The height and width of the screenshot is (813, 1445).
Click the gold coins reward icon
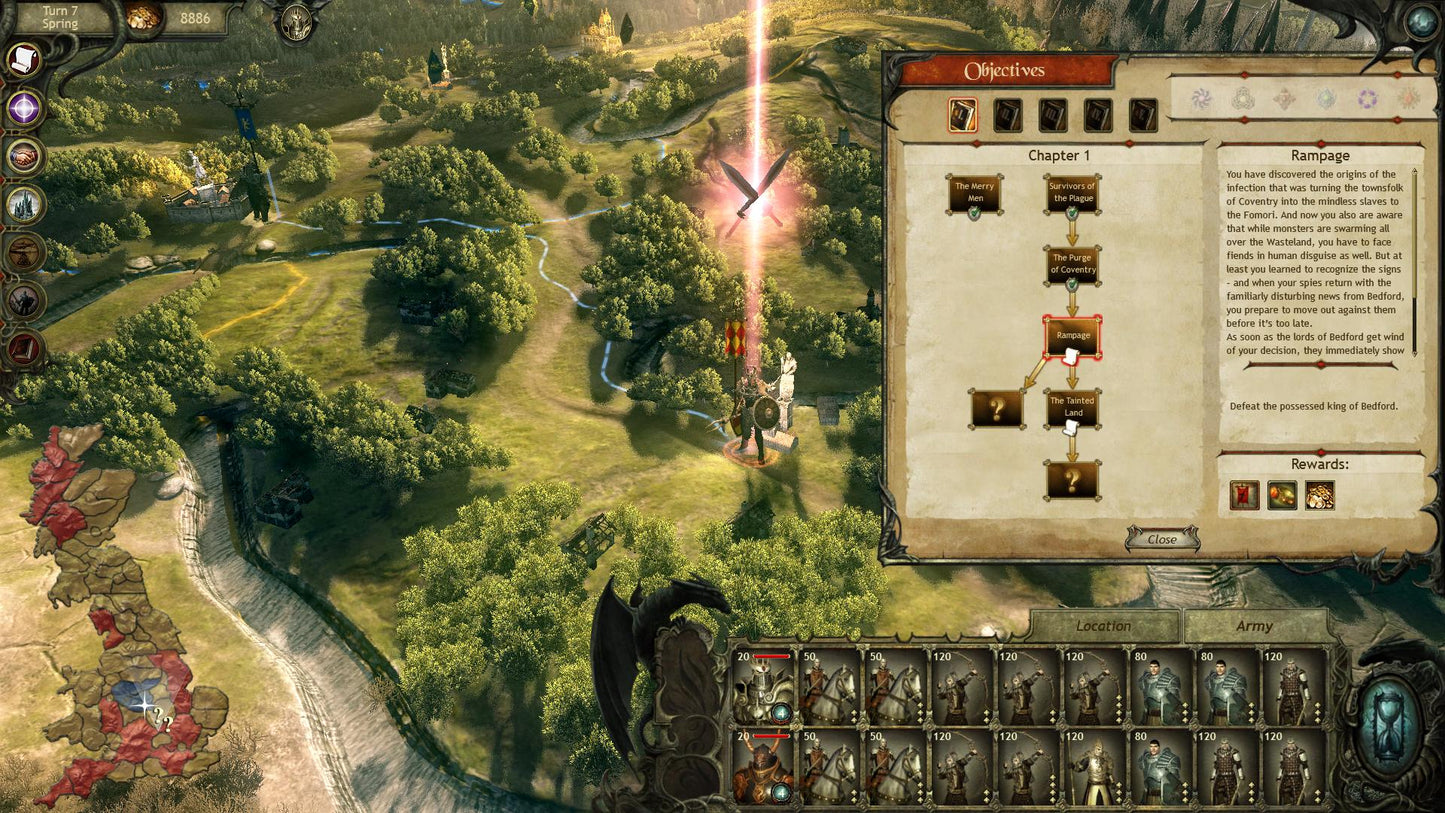coord(1319,495)
